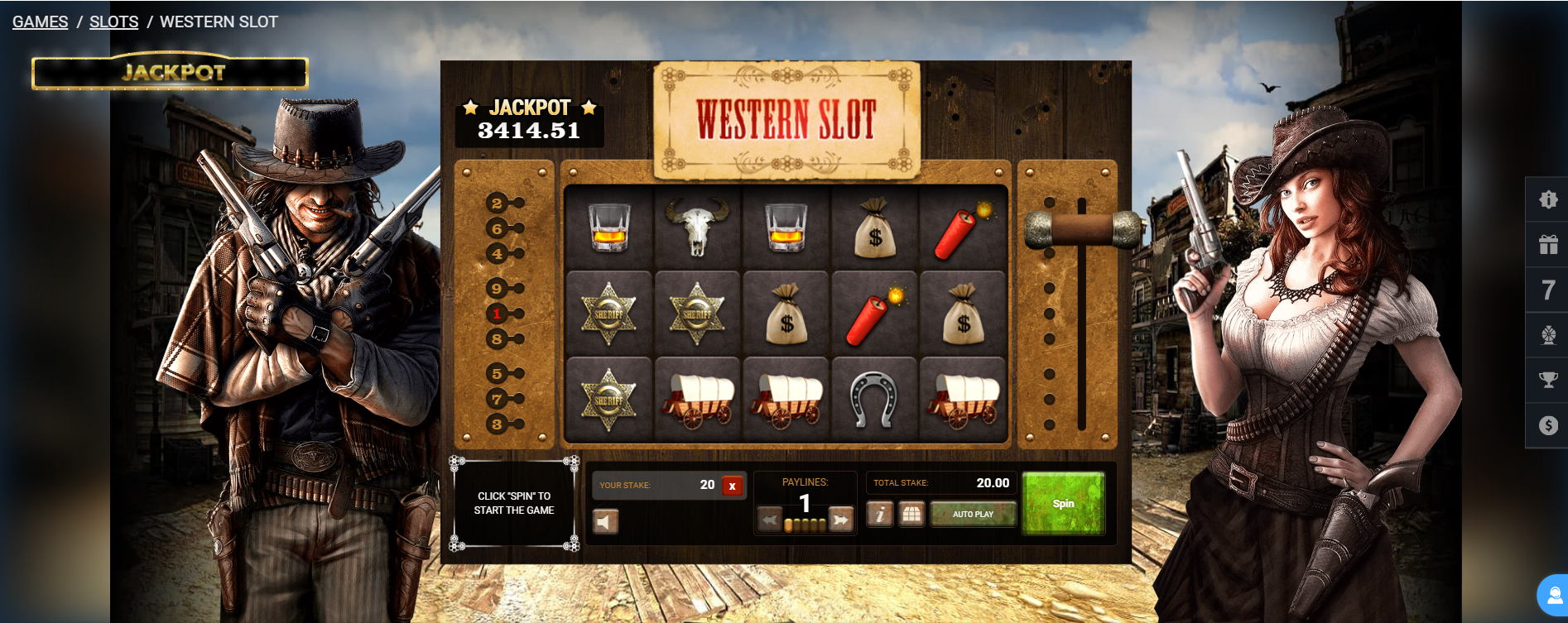Increase the number of paylines

pyautogui.click(x=840, y=520)
